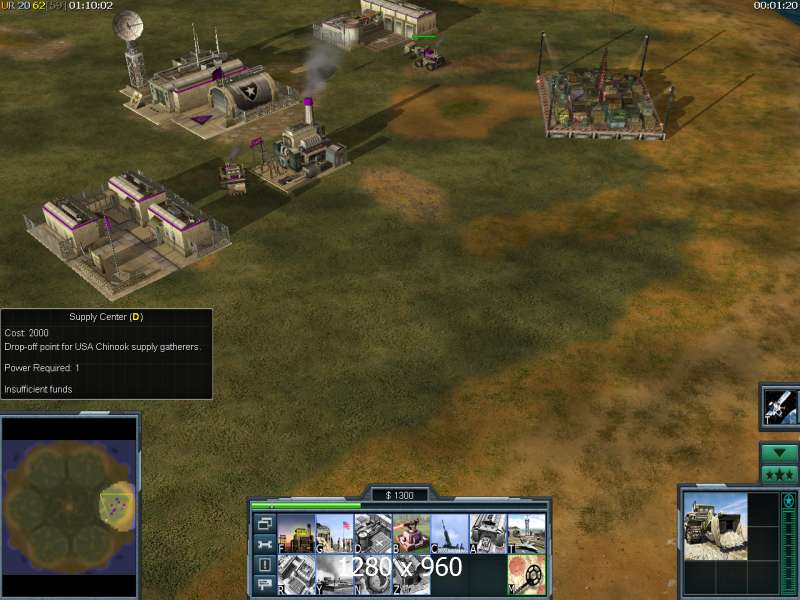Pick the greyed-out building icon marked Z
This screenshot has width=800, height=600.
(411, 574)
